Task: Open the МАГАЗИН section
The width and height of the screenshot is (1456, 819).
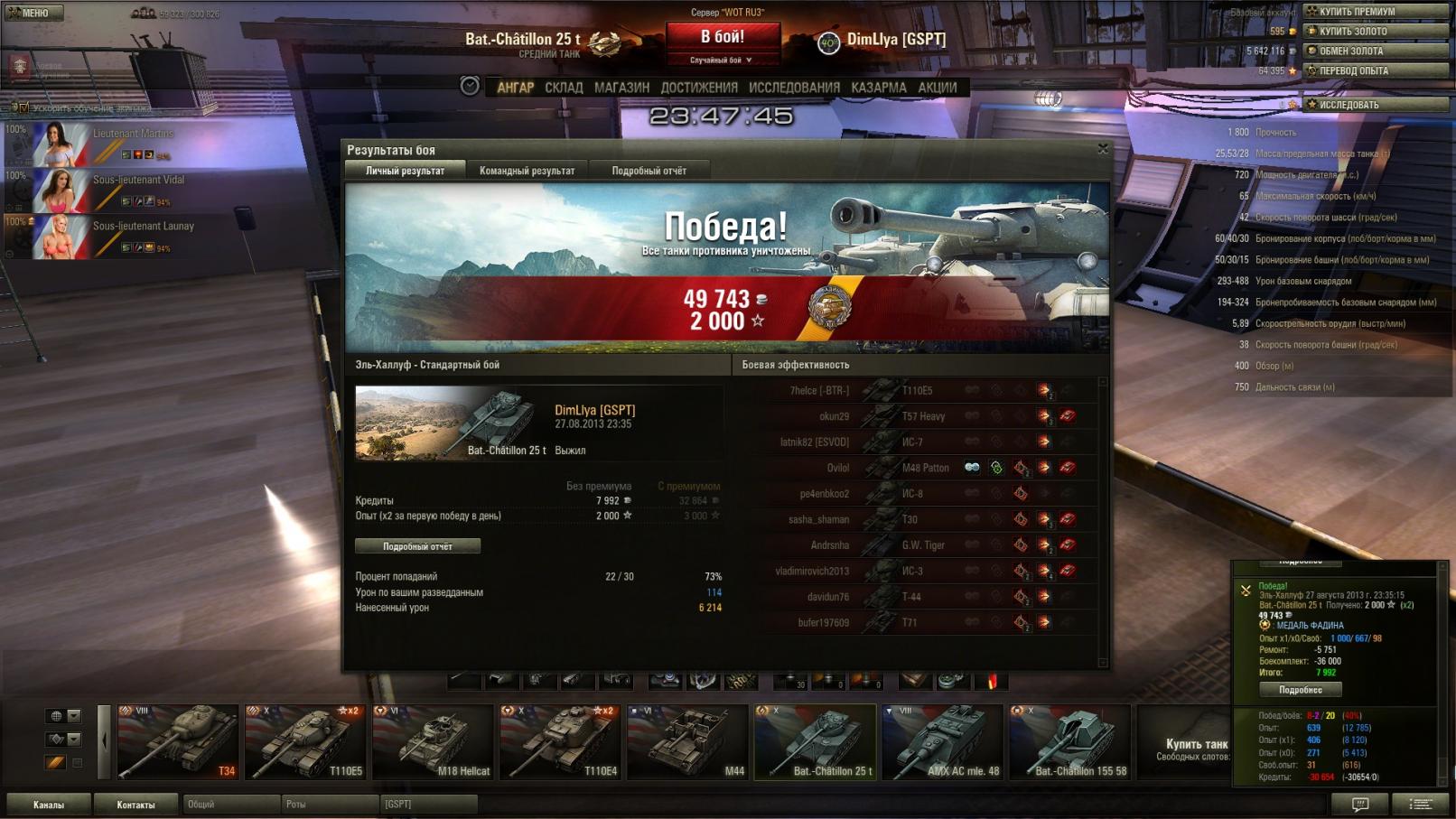Action: [x=621, y=88]
